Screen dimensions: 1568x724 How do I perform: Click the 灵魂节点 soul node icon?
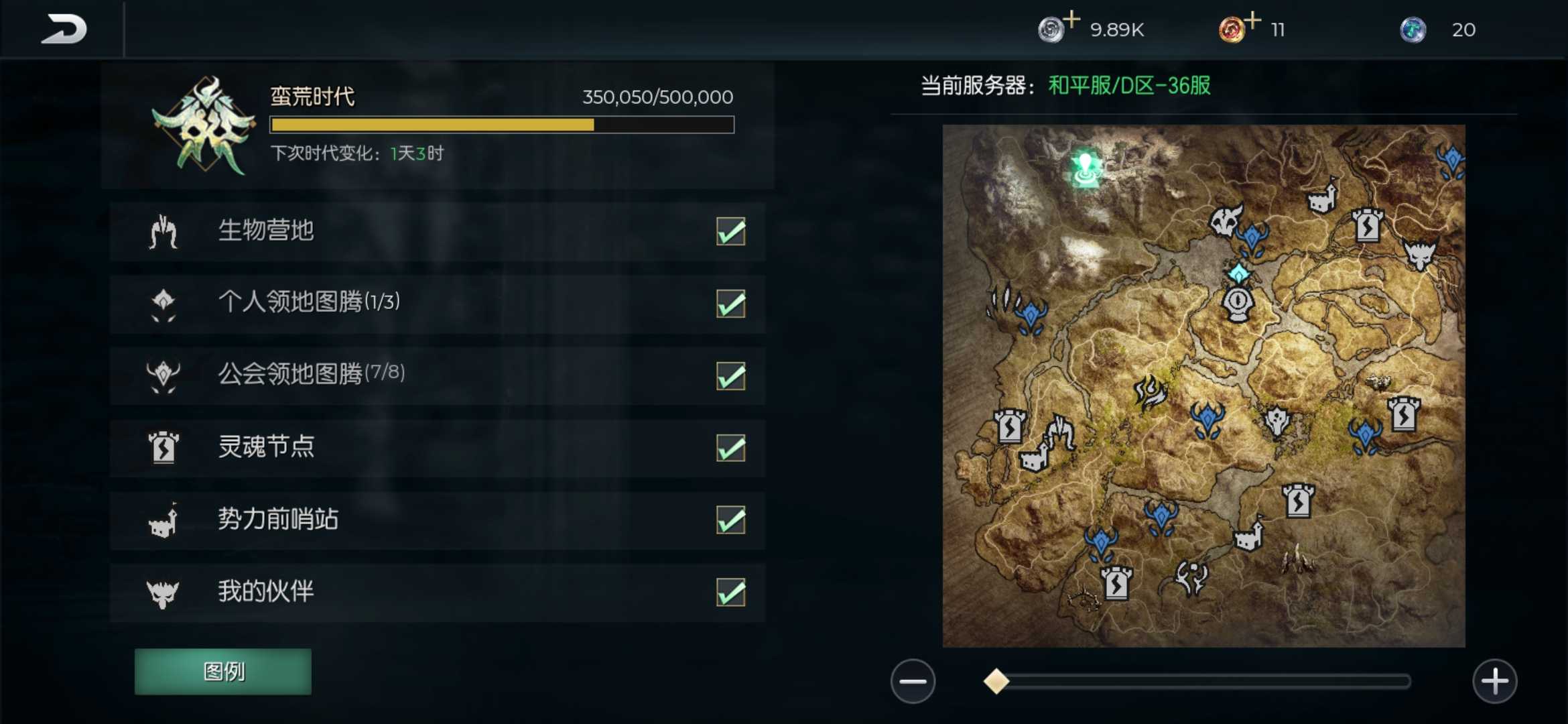(163, 447)
